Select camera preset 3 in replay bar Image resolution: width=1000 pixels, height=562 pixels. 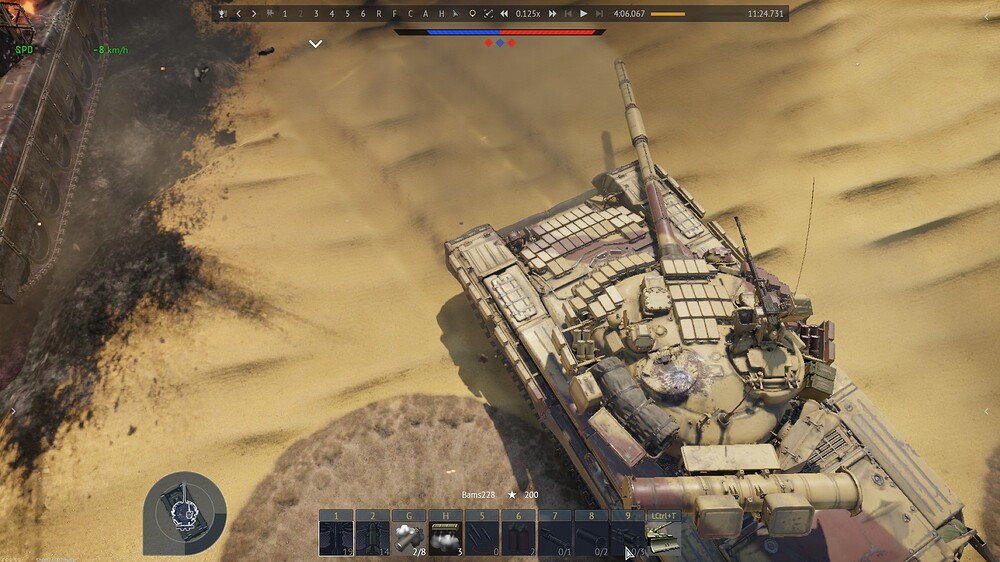316,14
